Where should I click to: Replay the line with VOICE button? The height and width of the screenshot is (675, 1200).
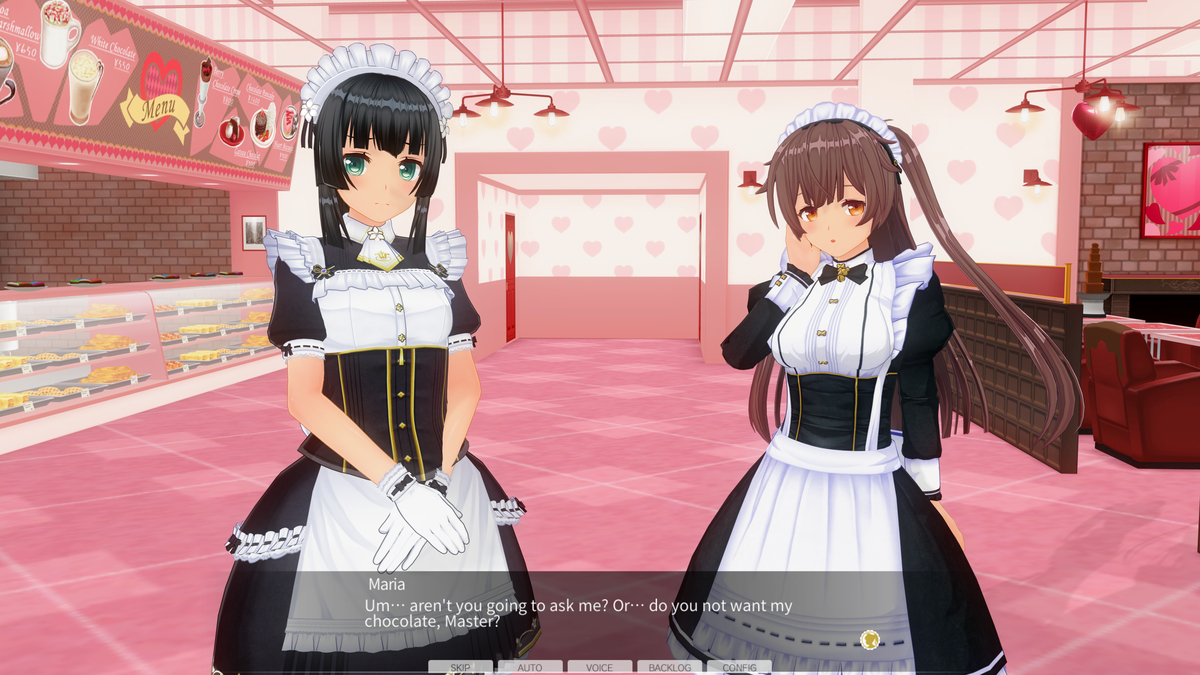600,667
